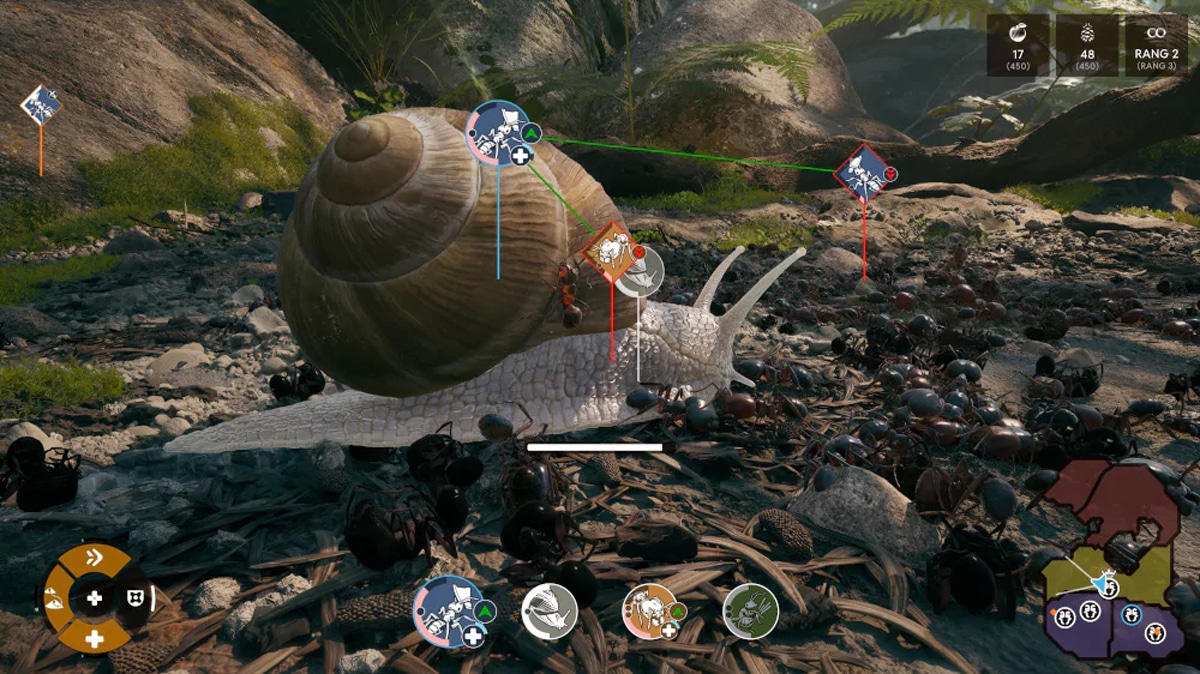Screen dimensions: 1200x674
Task: Select the blue circular legion marker on the snail shell
Action: tap(498, 133)
